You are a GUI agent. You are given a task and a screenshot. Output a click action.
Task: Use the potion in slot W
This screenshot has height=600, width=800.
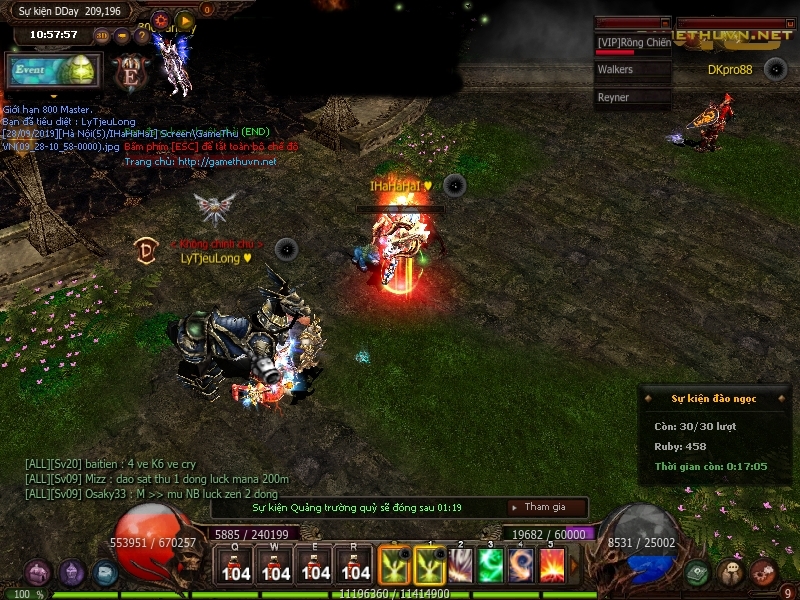point(276,565)
